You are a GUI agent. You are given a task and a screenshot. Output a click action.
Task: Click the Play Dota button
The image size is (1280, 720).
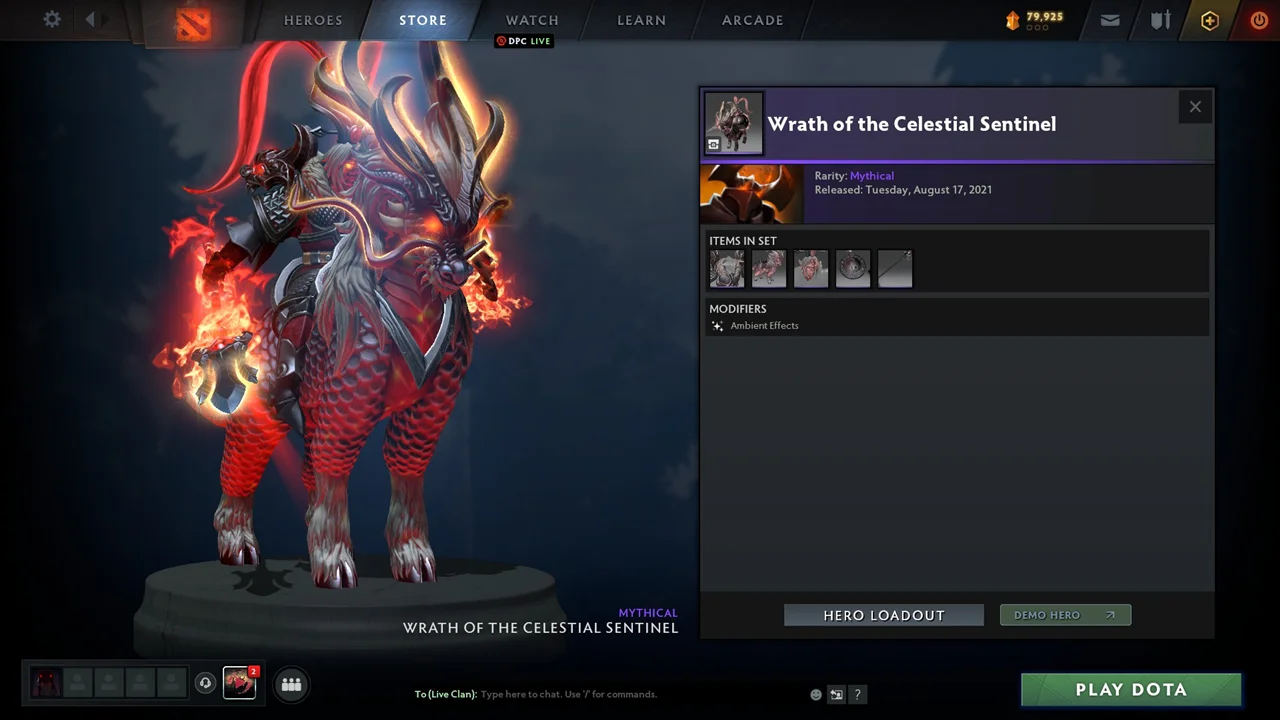[1131, 690]
